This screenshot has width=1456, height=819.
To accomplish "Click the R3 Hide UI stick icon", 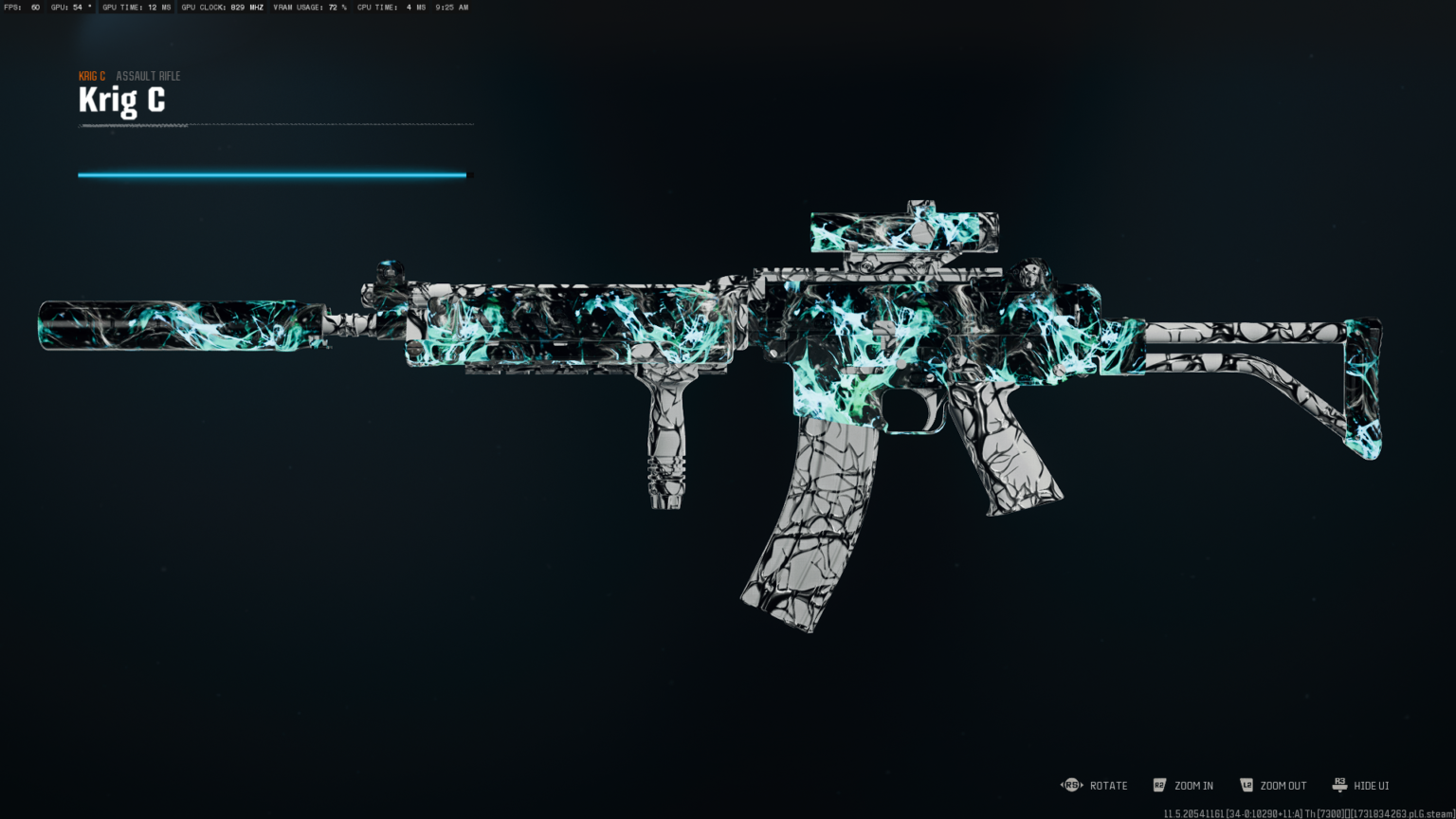I will click(1339, 785).
